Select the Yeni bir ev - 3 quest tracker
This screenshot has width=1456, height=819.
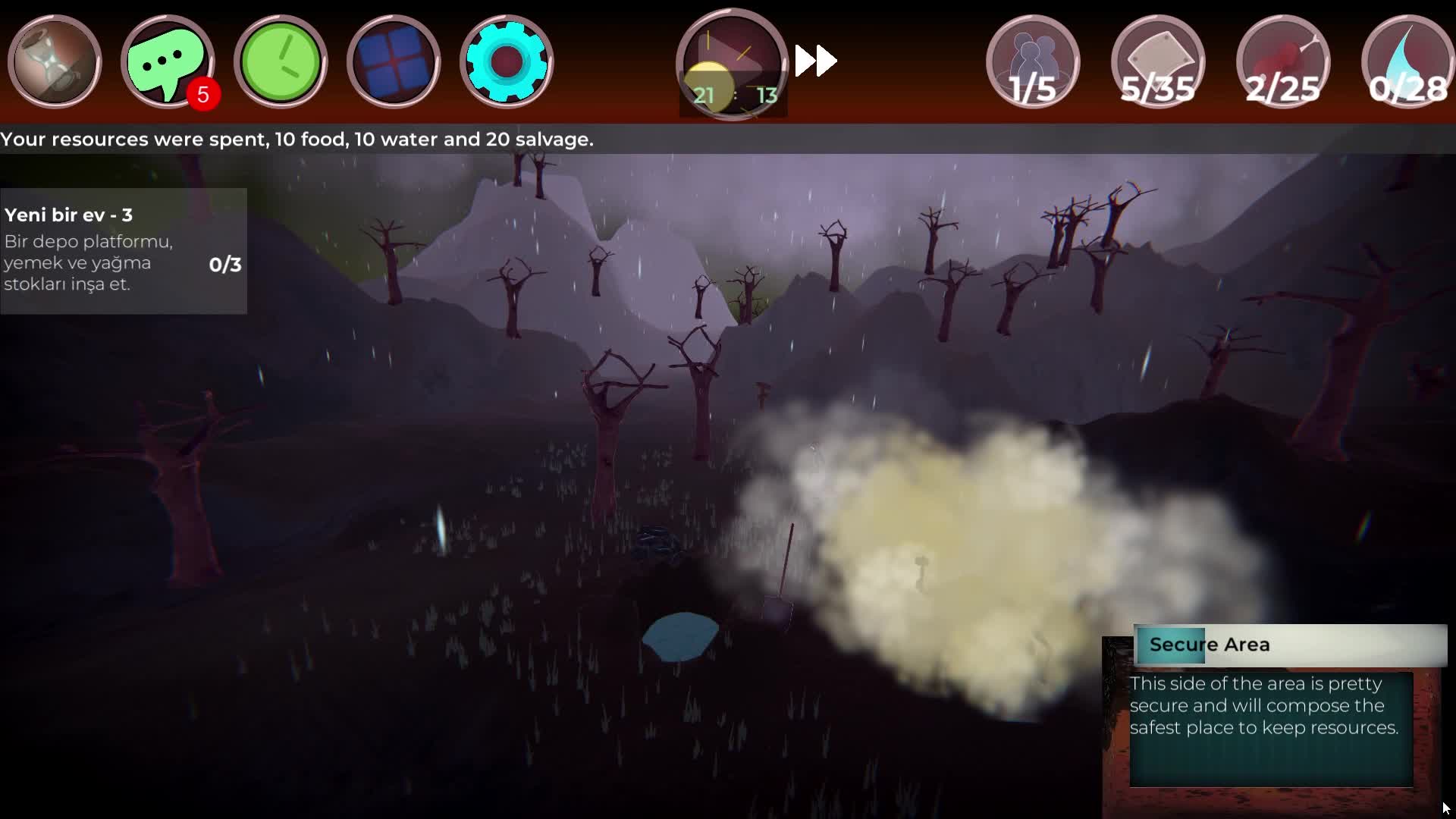[x=123, y=250]
